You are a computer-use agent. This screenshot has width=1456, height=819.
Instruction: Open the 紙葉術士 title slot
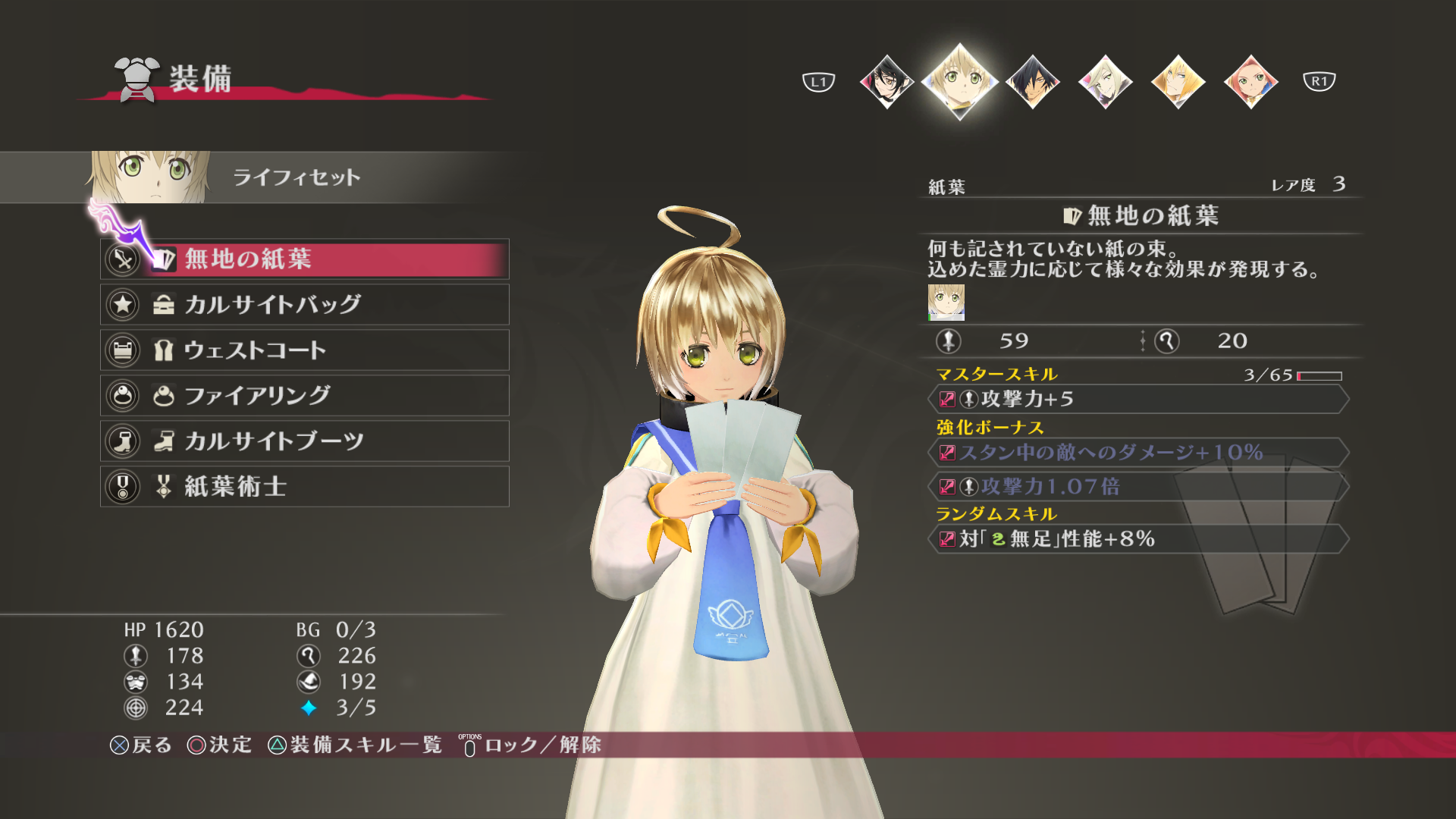tap(305, 487)
